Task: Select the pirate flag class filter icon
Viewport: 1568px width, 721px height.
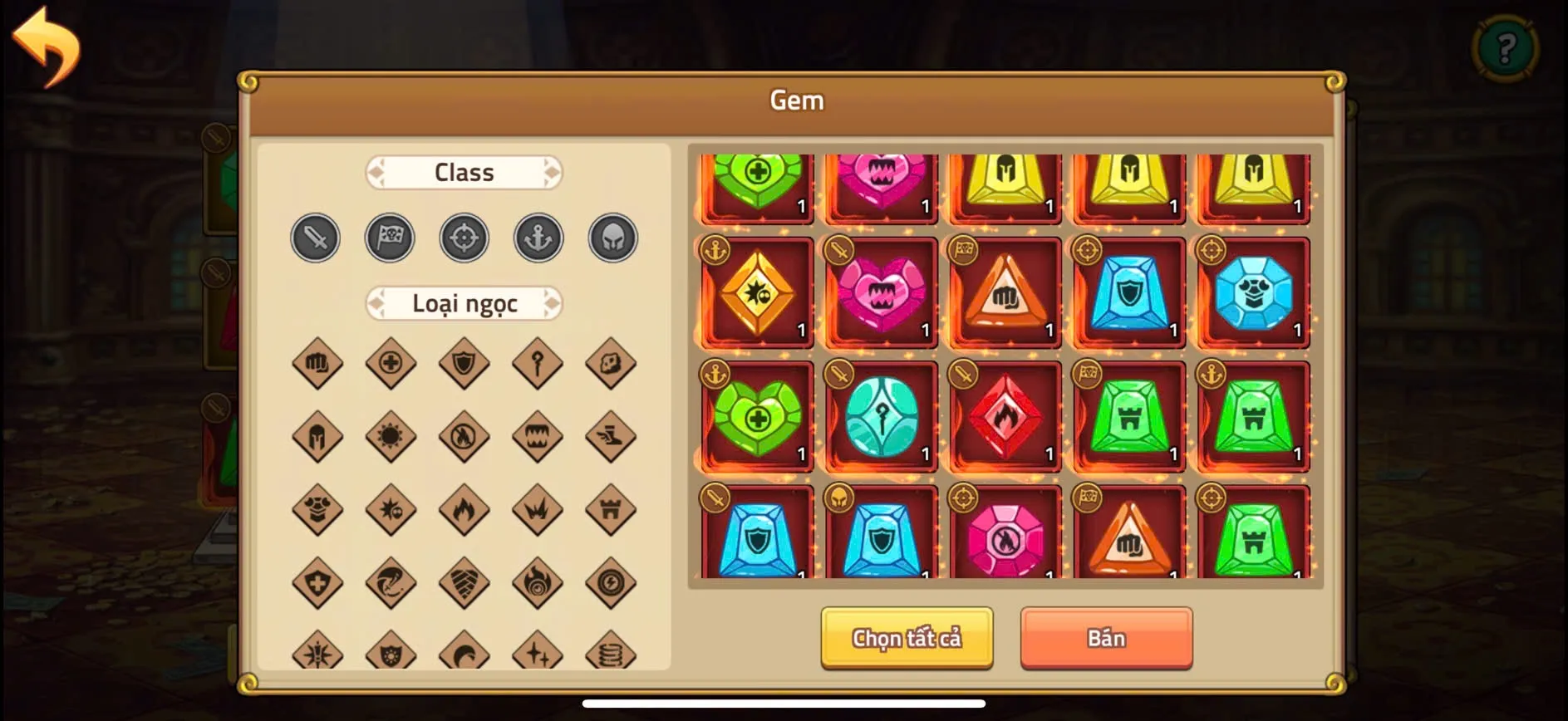Action: 389,238
